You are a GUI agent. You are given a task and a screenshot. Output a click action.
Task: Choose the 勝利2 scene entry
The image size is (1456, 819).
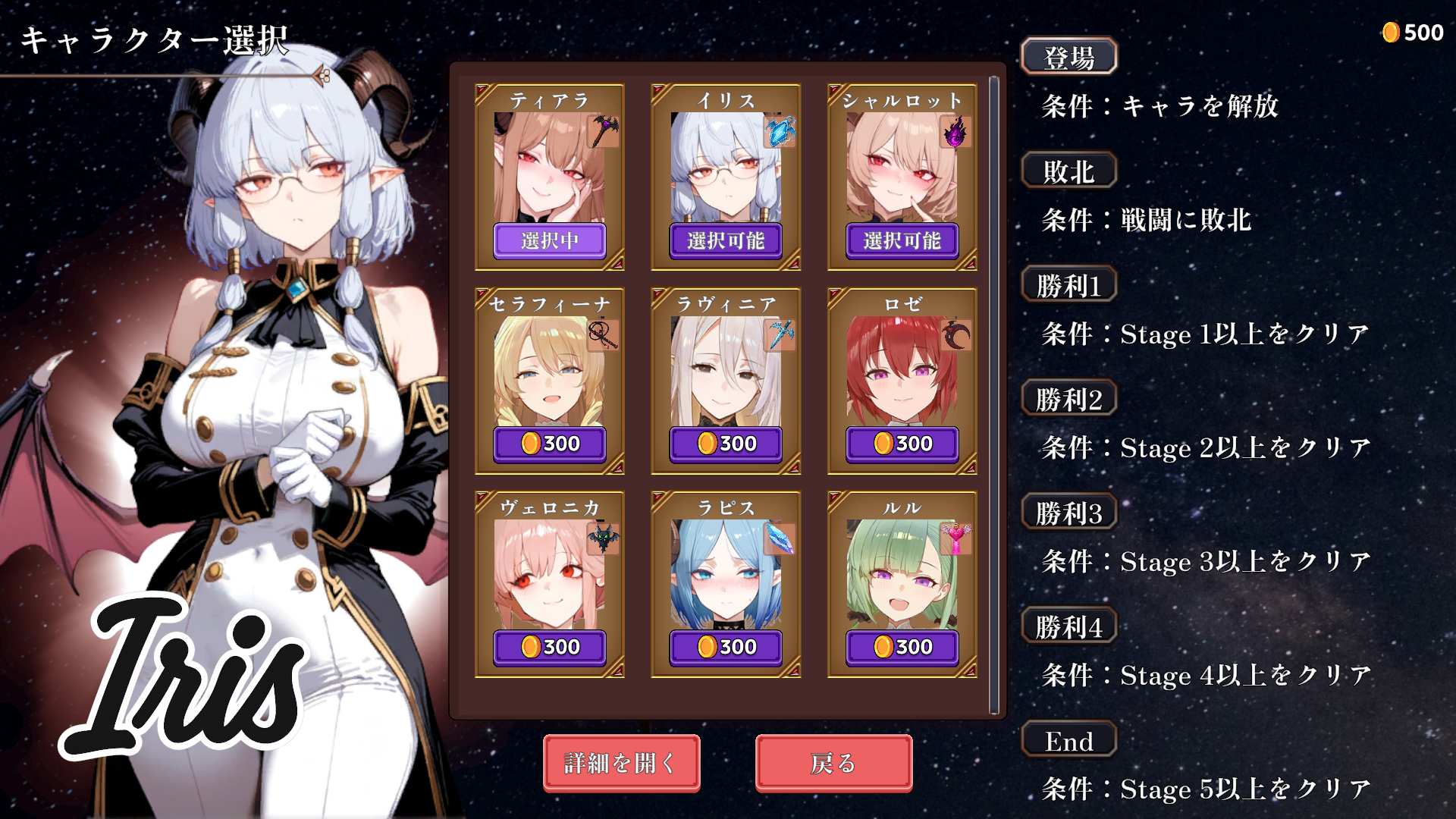tap(1068, 399)
